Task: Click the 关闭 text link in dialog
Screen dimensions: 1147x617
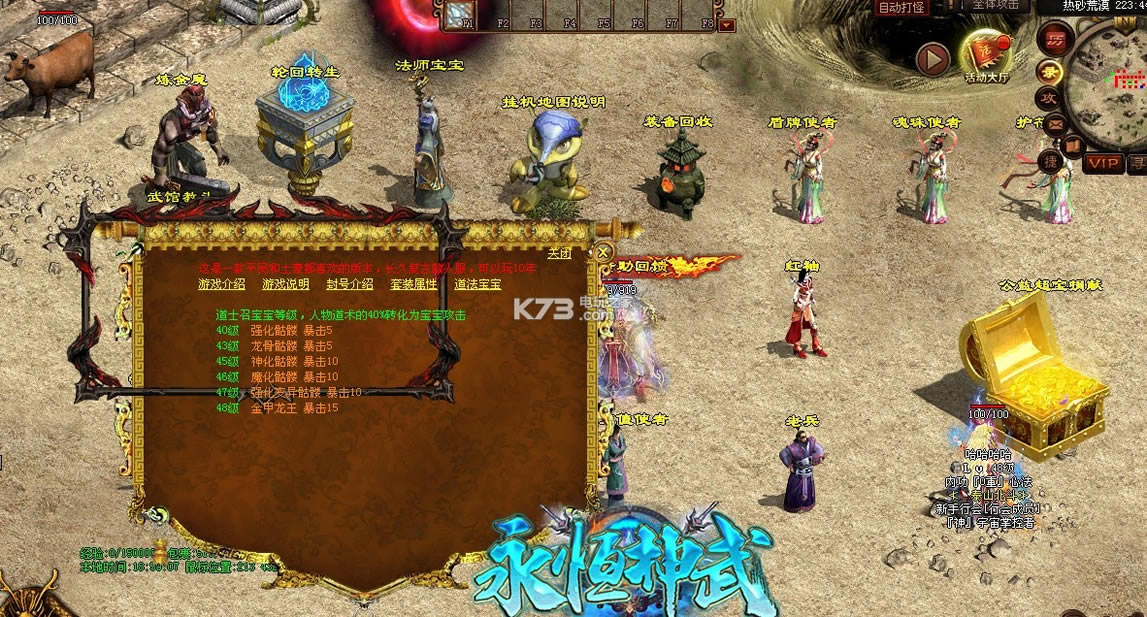Action: pos(559,252)
